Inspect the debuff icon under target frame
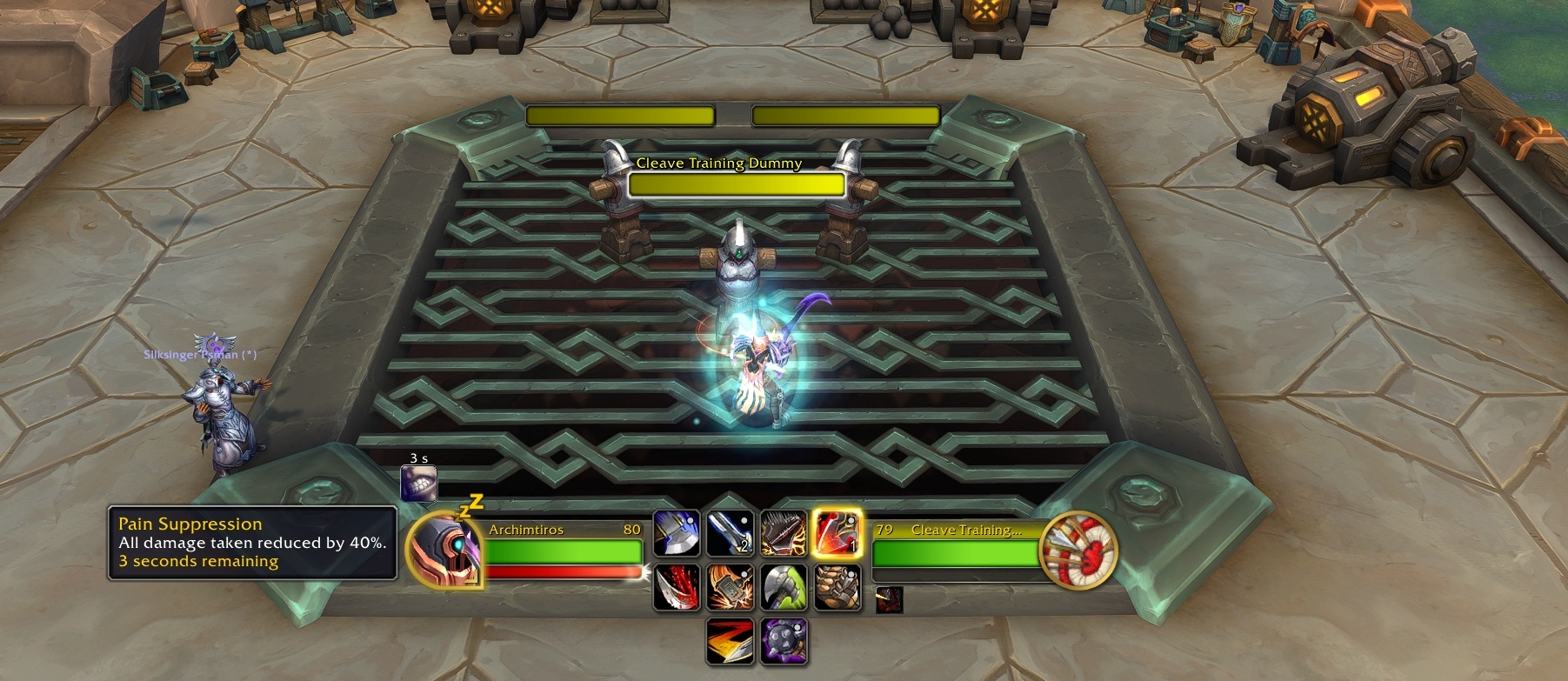The width and height of the screenshot is (1568, 681). (889, 599)
